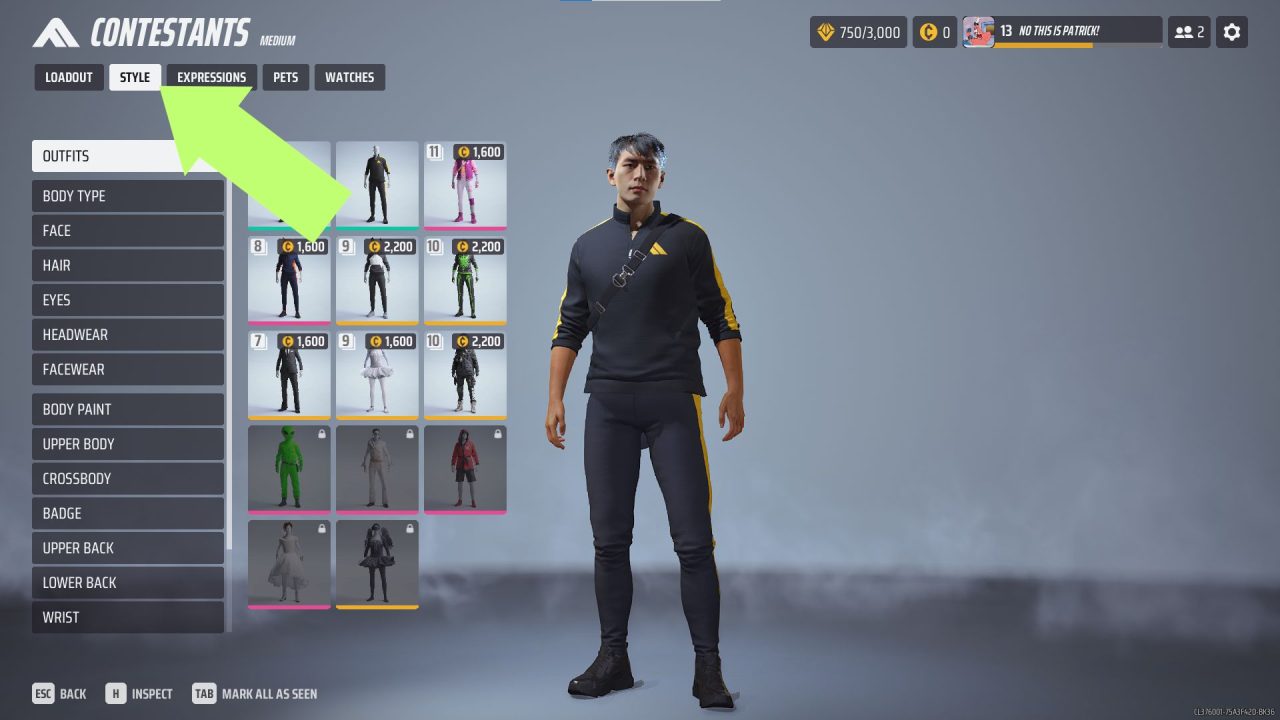Open the settings gear icon

pos(1231,31)
